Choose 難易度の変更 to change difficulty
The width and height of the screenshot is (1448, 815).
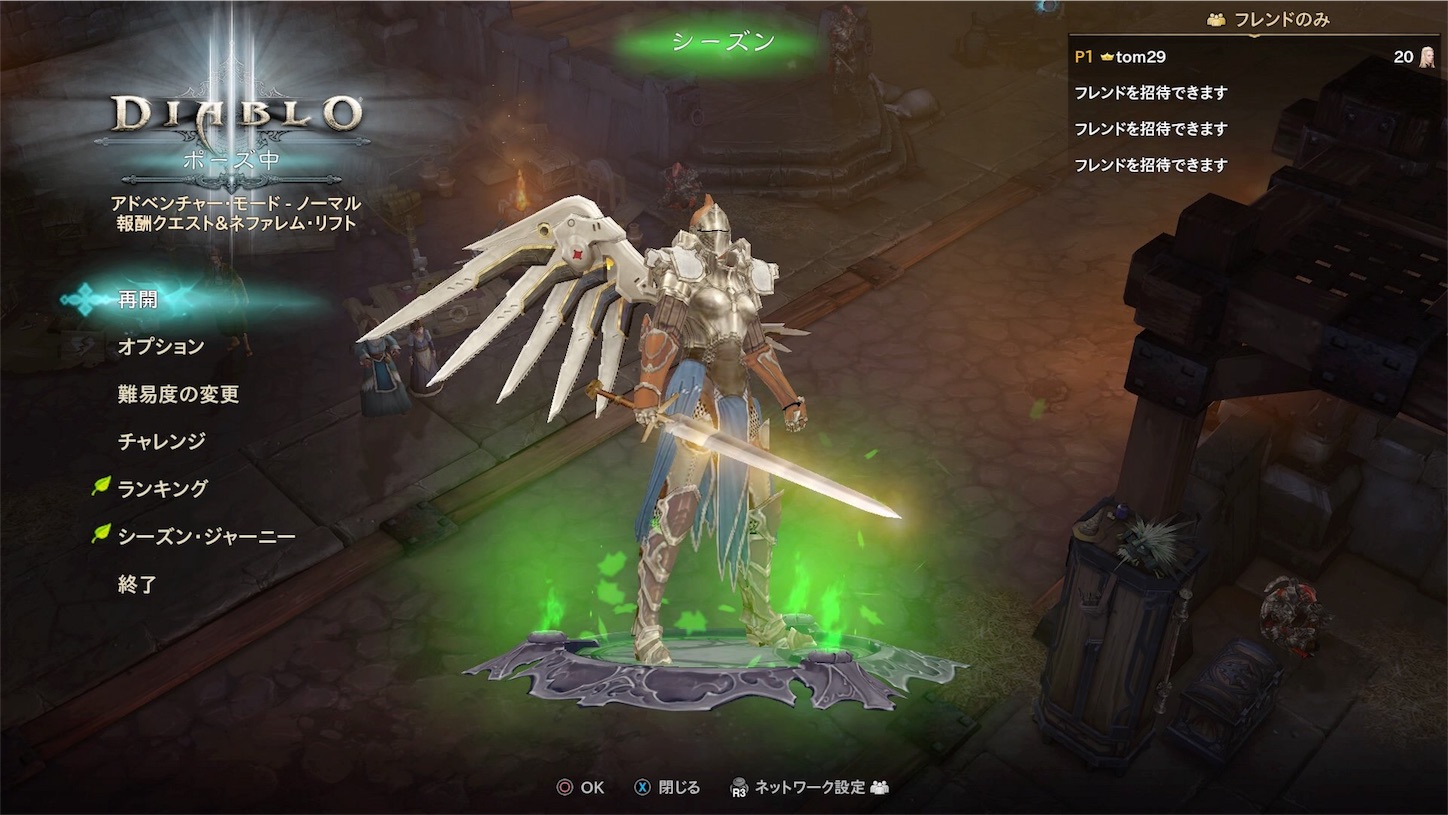pos(178,394)
